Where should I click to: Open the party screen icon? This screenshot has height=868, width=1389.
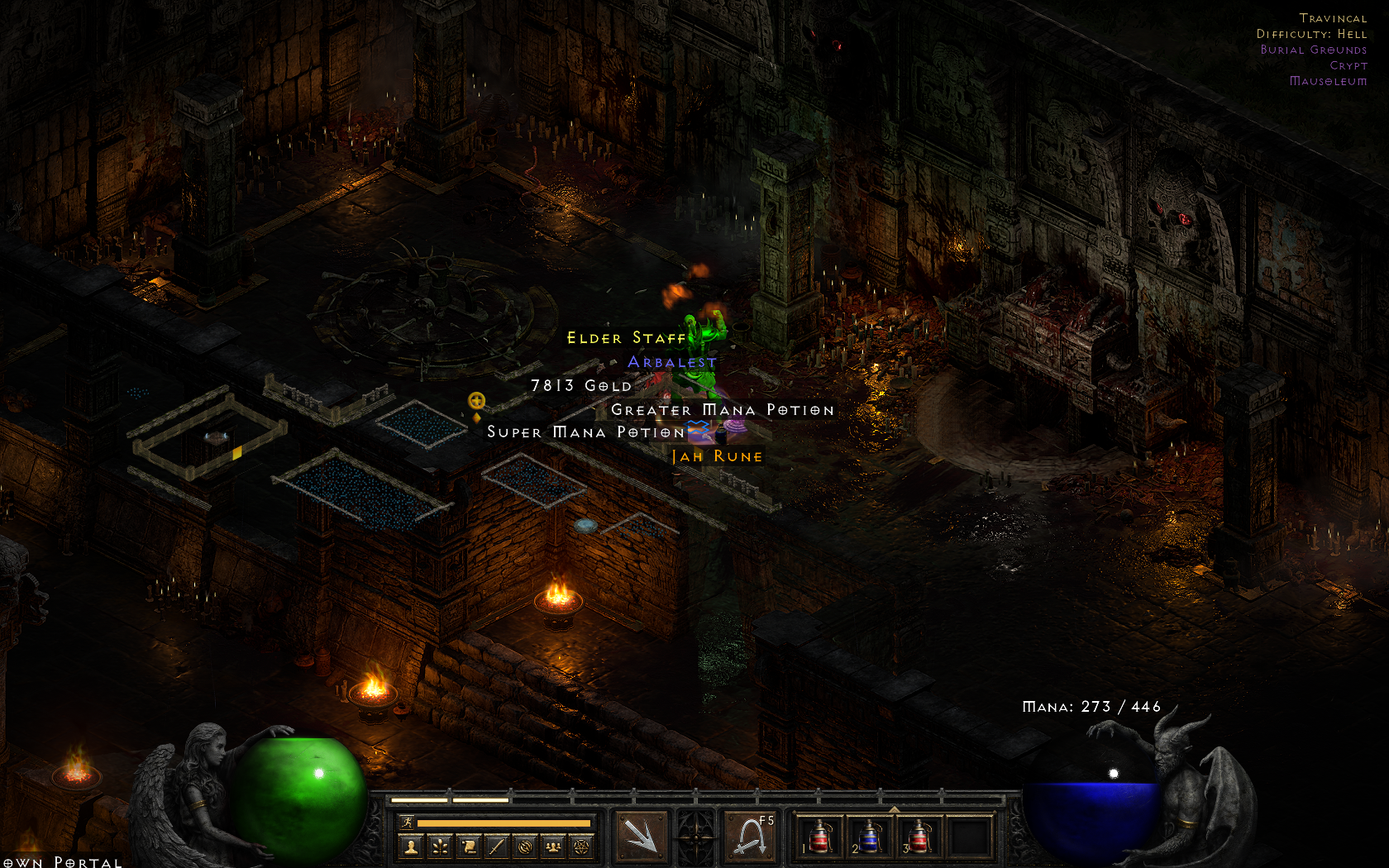click(x=552, y=847)
